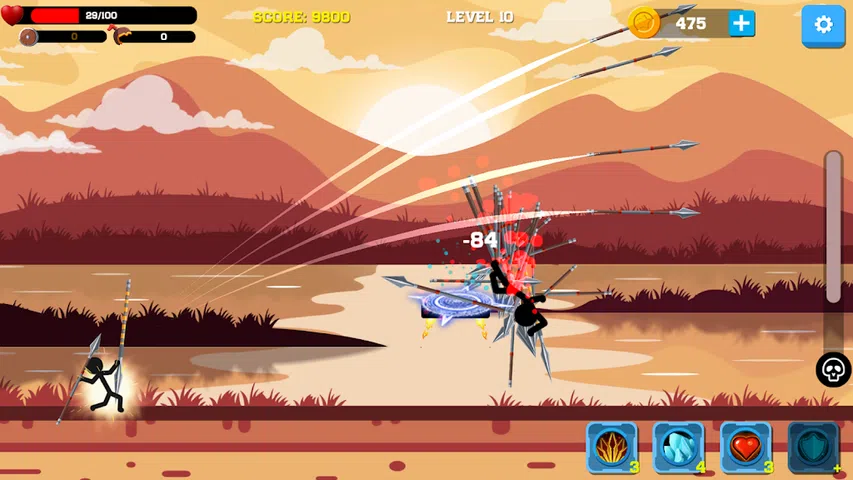The image size is (853, 480).
Task: Use the ice crystal freeze ability
Action: [x=678, y=446]
